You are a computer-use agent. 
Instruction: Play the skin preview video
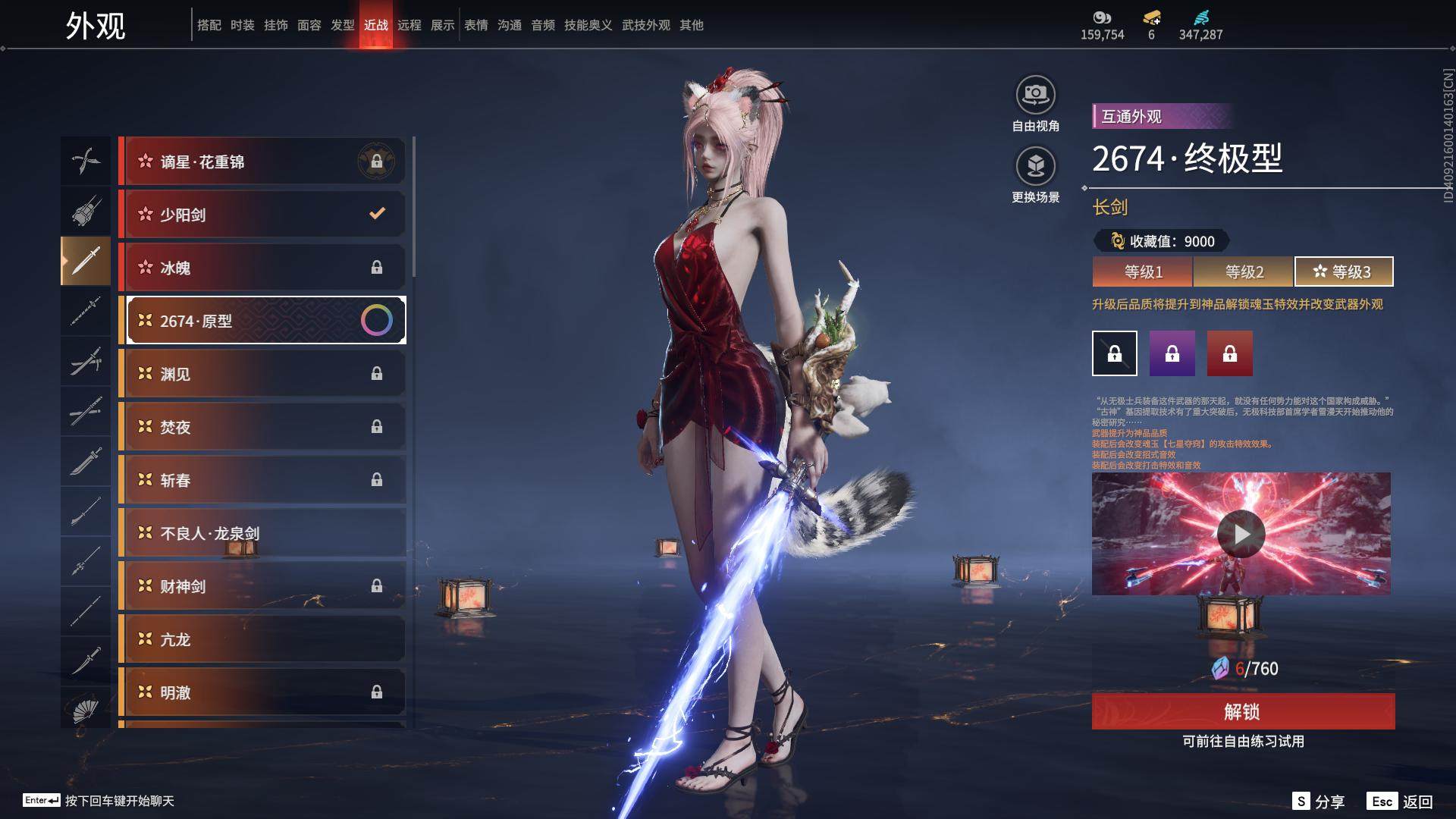click(1241, 534)
